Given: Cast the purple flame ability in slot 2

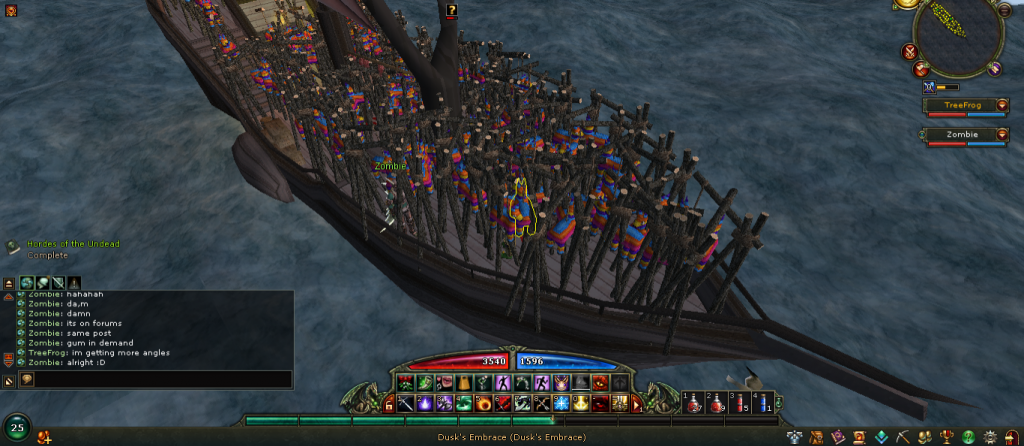Looking at the screenshot, I should point(424,403).
